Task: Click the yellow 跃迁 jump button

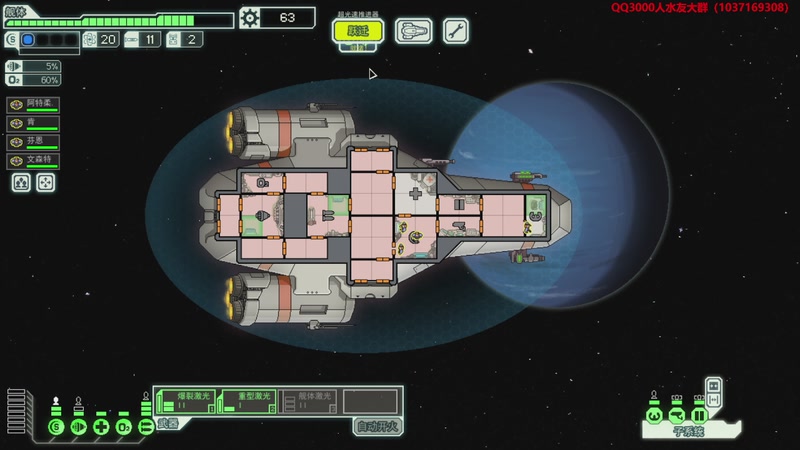Action: click(358, 31)
